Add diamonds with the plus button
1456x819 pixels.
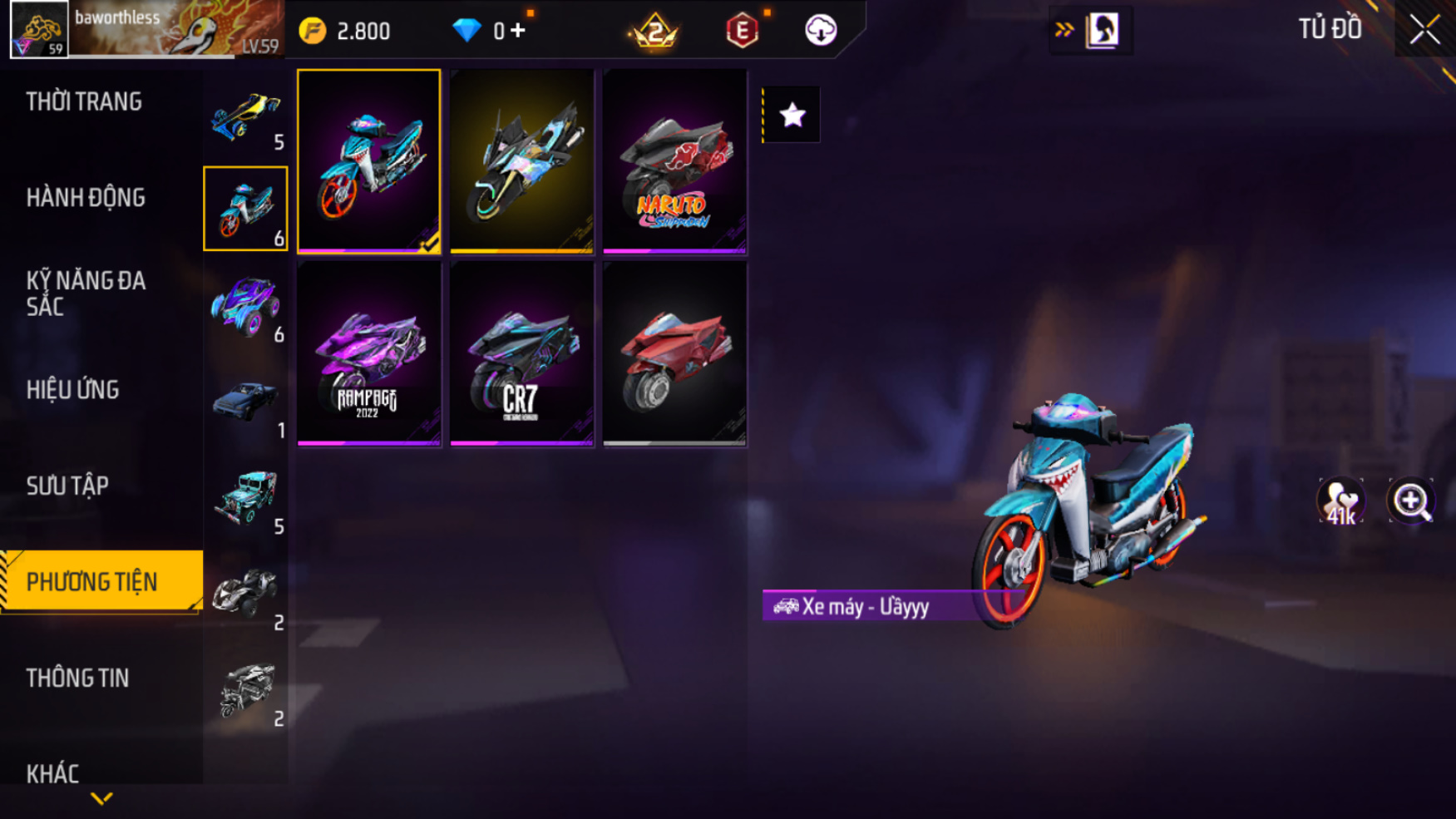pyautogui.click(x=518, y=31)
